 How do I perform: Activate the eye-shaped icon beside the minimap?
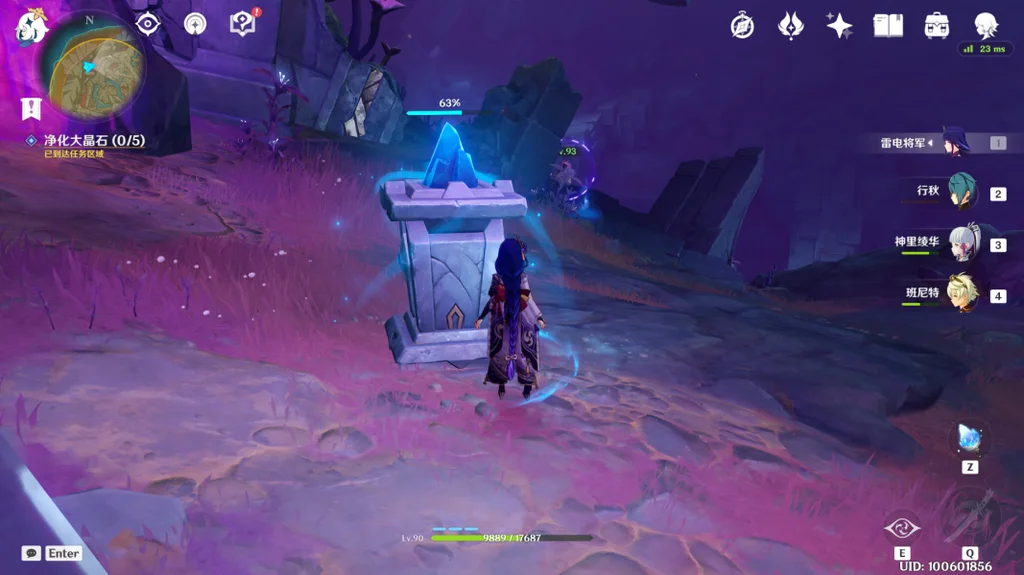point(148,24)
